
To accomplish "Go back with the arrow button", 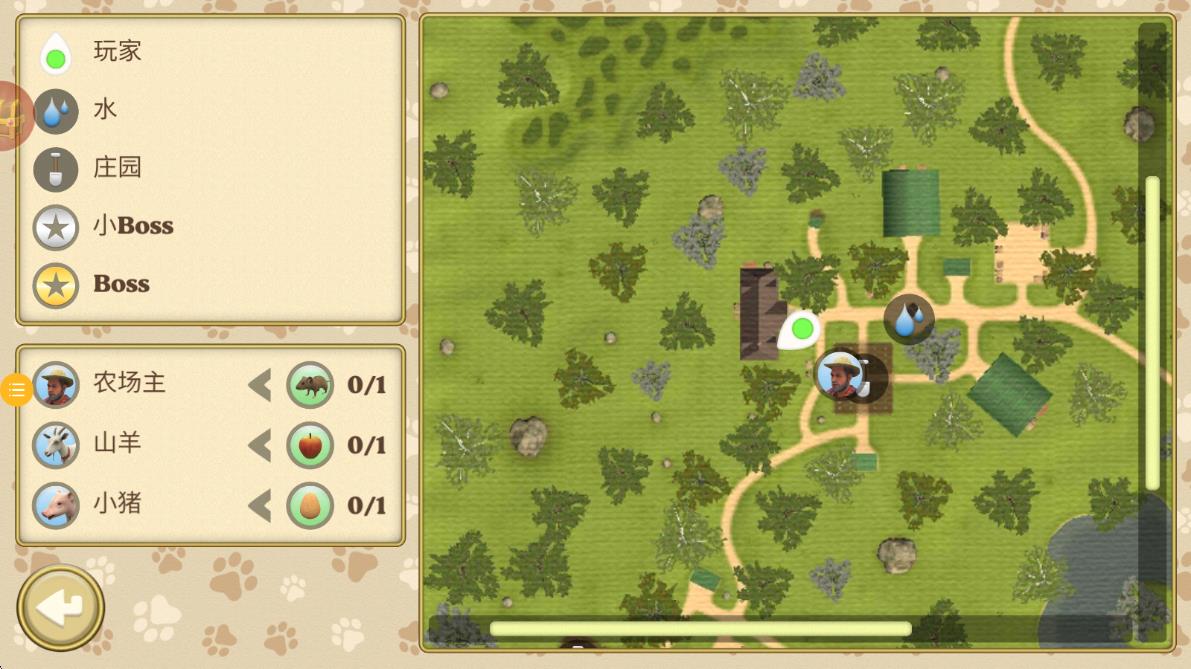I will click(61, 607).
